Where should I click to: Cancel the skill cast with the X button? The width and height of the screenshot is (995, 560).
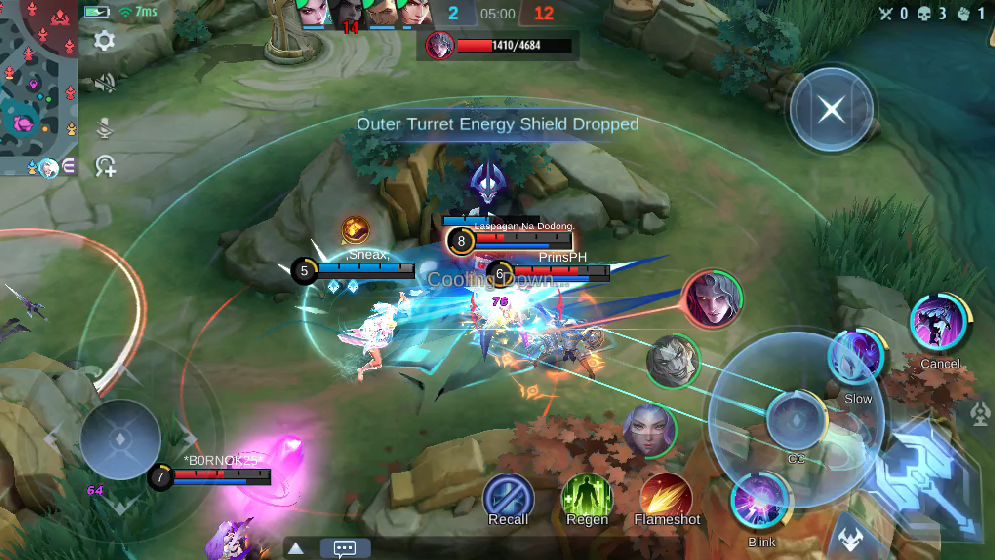click(831, 110)
